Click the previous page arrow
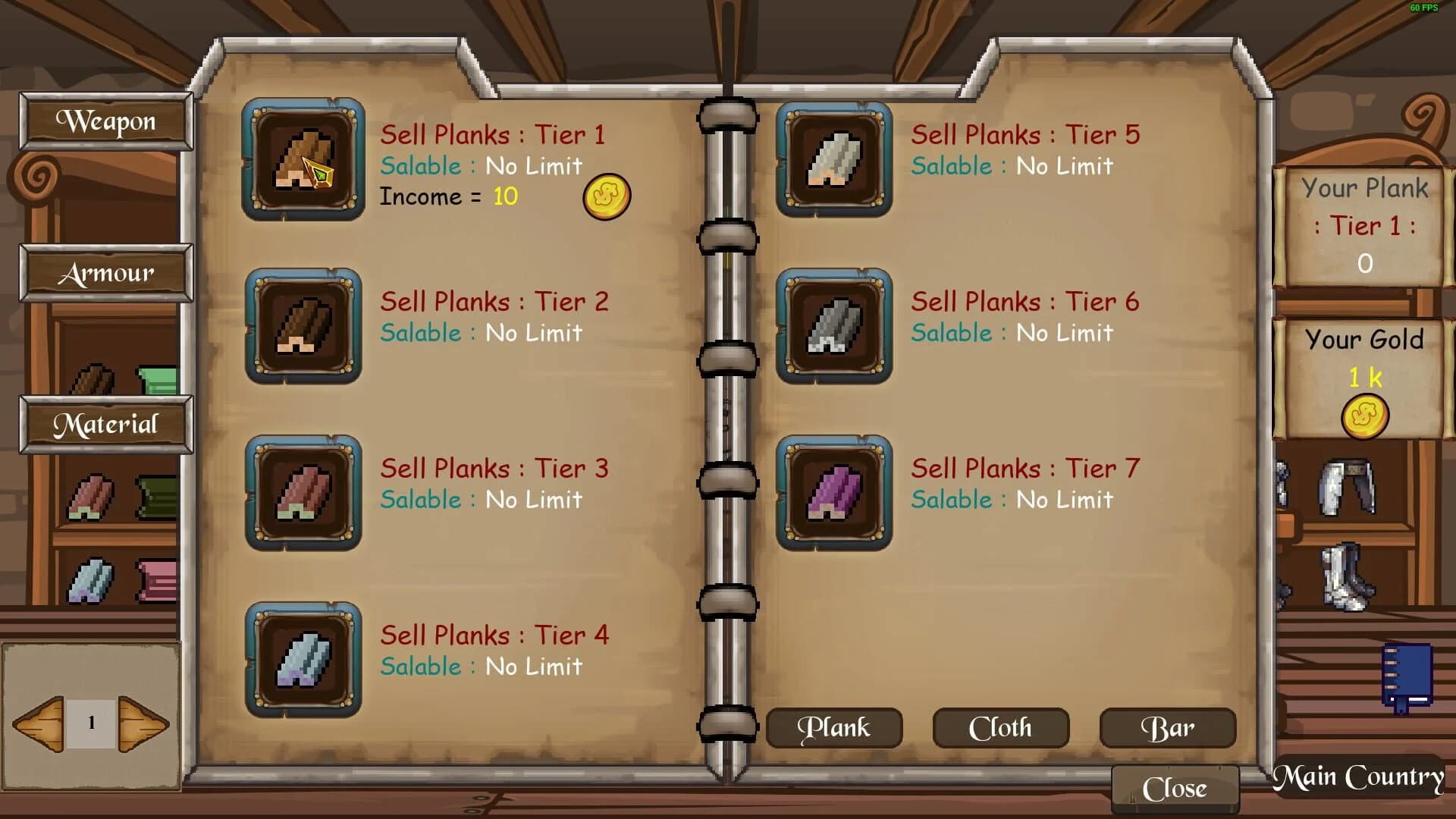1456x819 pixels. (x=39, y=724)
